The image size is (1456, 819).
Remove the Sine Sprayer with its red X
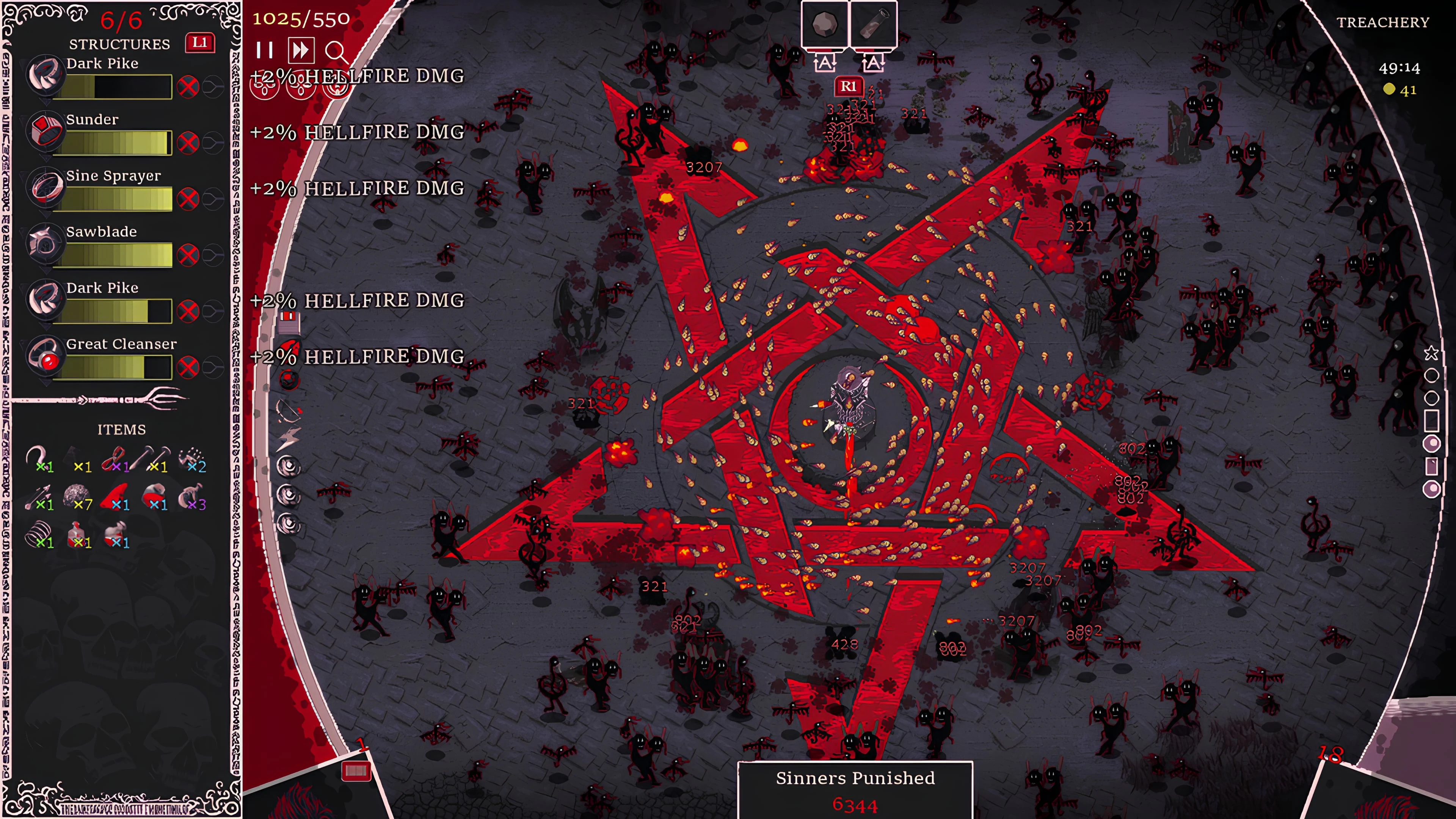click(x=188, y=198)
